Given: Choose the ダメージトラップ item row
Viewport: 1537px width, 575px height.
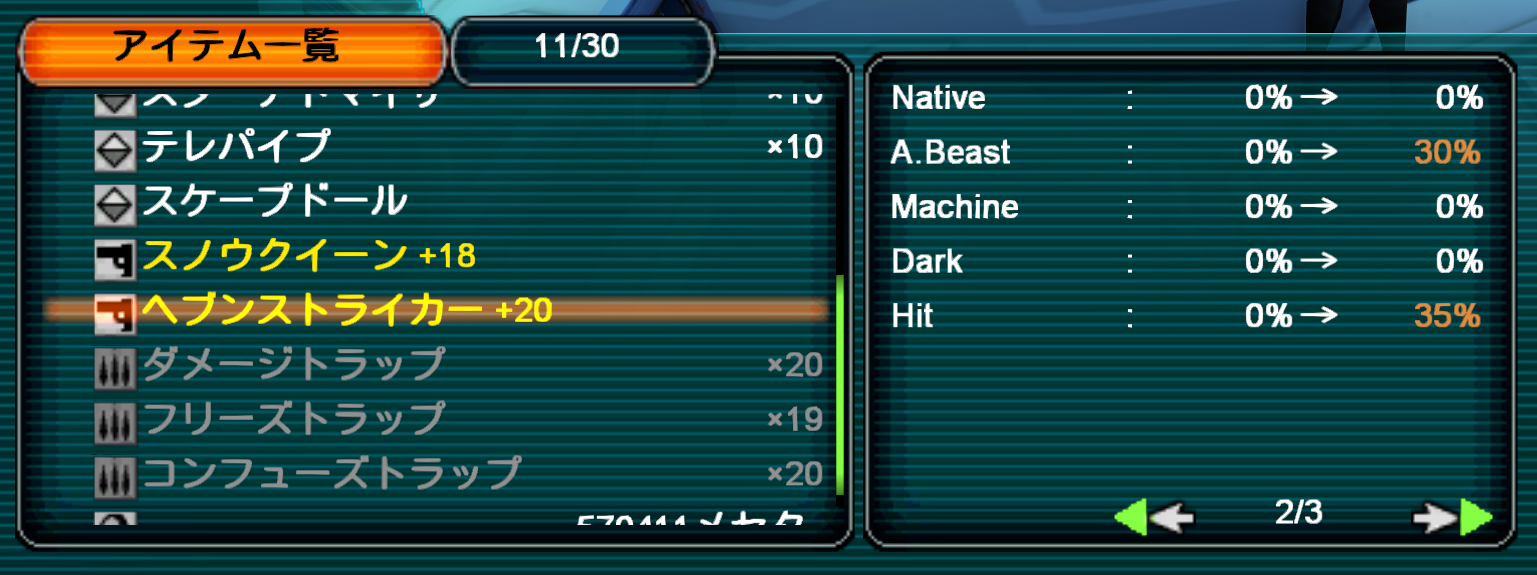Looking at the screenshot, I should tap(292, 365).
